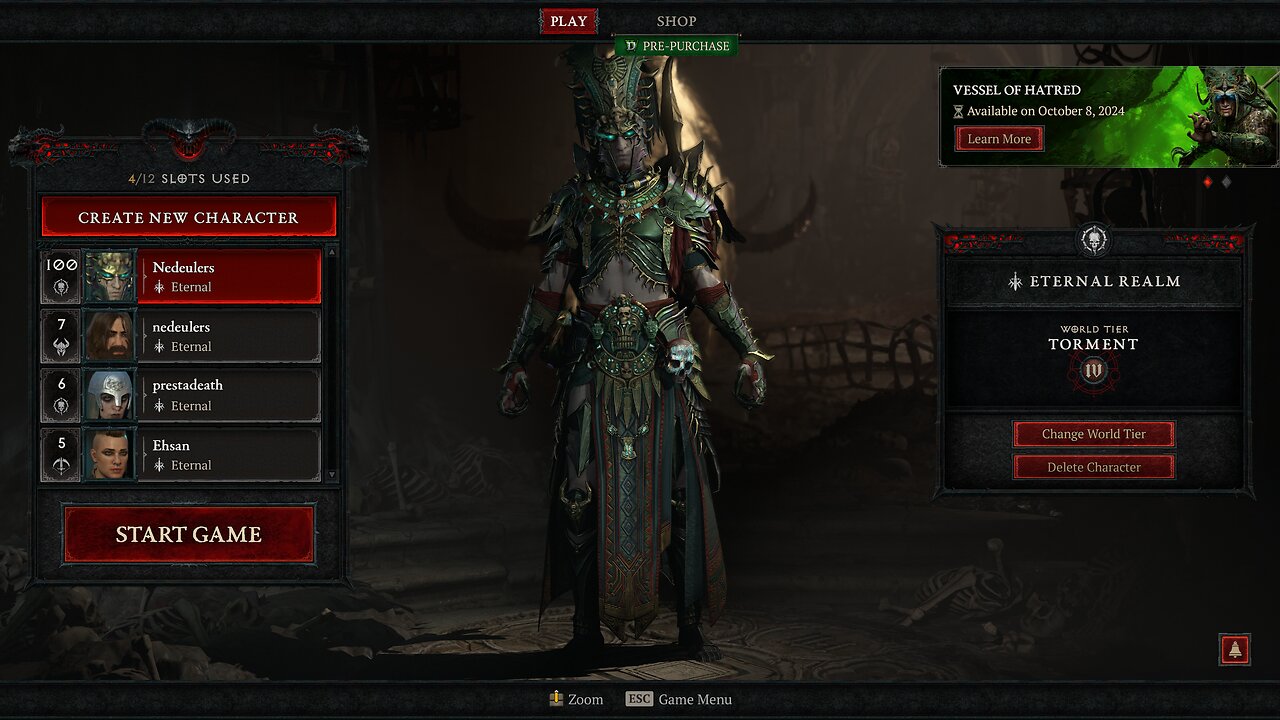
Task: Click CREATE NEW CHARACTER
Action: (188, 217)
